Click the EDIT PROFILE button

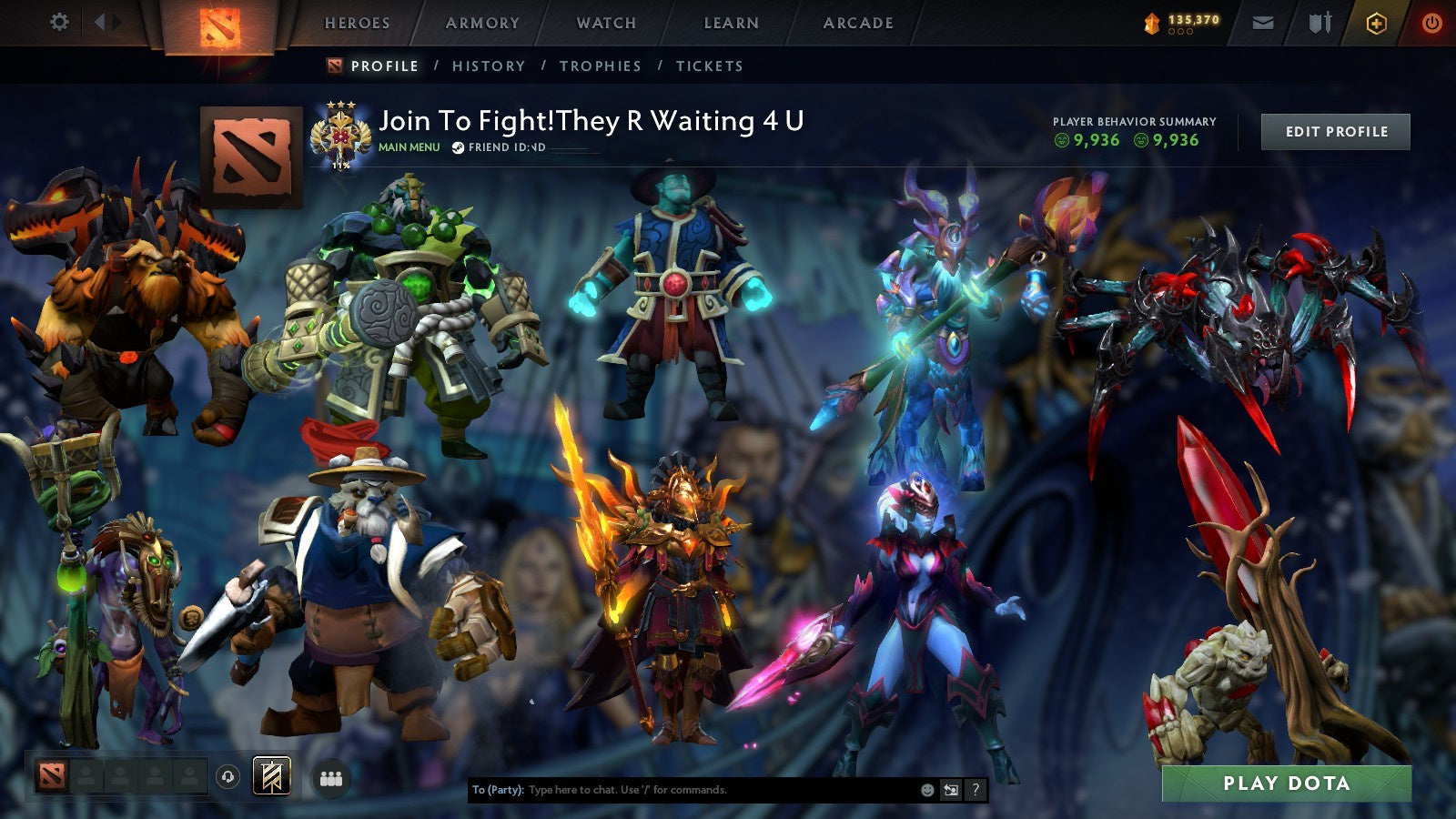coord(1335,131)
